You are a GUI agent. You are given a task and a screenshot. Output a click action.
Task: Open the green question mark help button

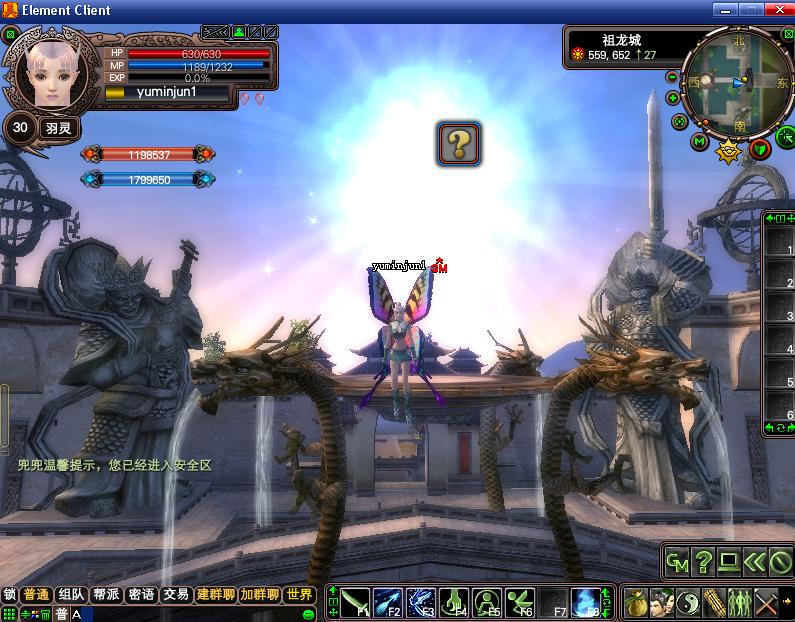coord(703,563)
